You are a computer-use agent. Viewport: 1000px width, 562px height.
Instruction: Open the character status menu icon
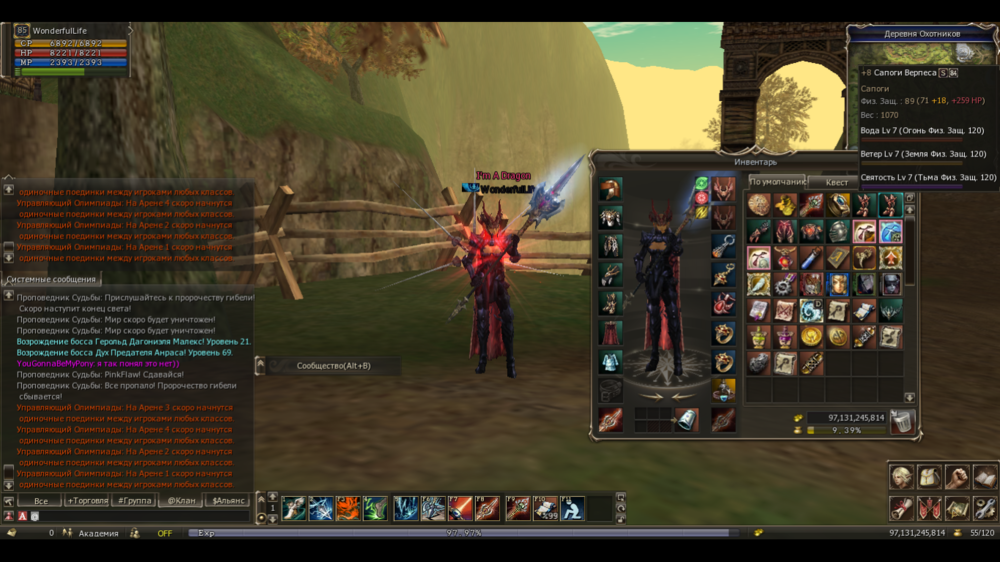(902, 477)
